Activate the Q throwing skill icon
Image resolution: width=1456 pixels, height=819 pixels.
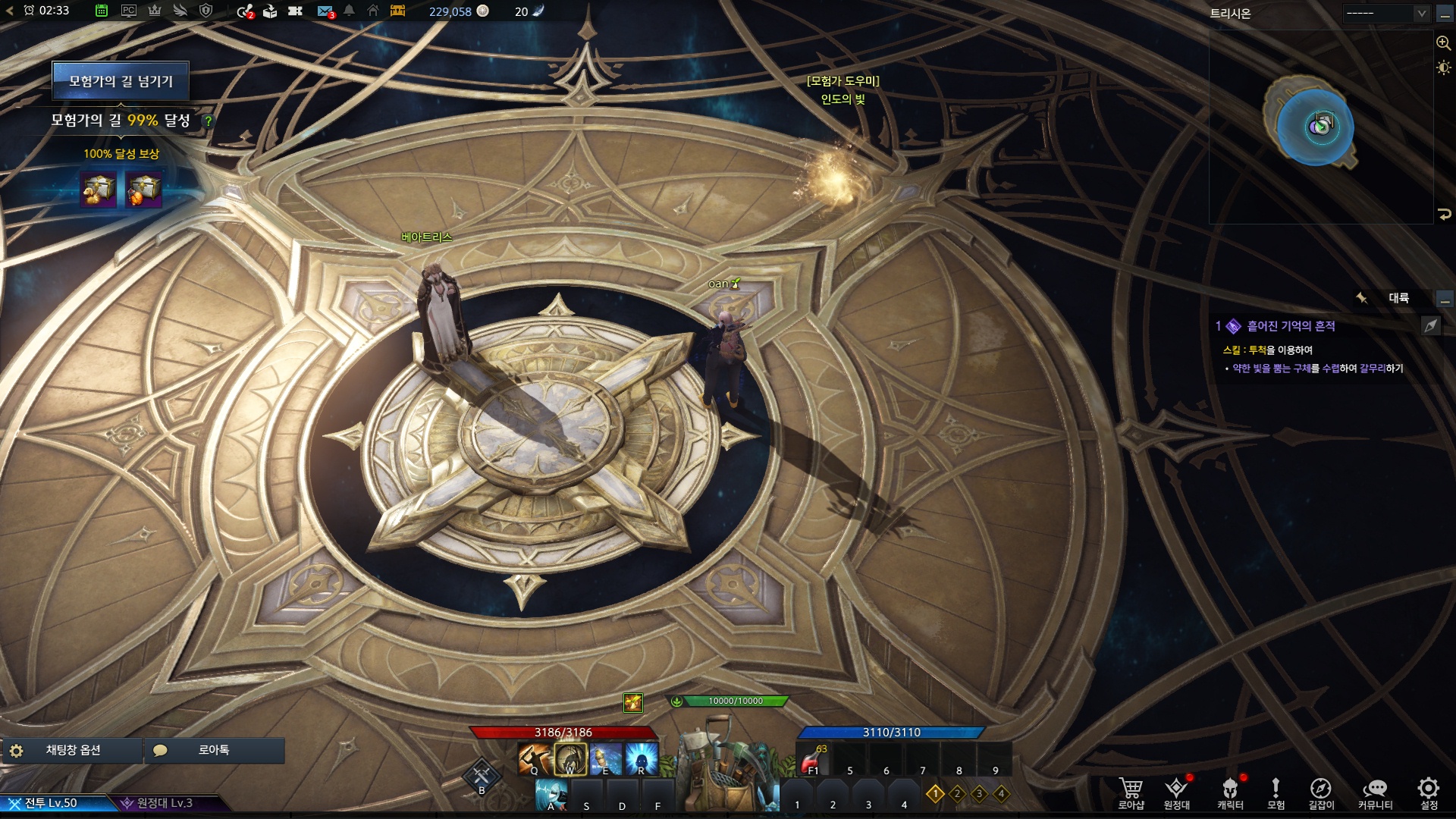pyautogui.click(x=534, y=759)
